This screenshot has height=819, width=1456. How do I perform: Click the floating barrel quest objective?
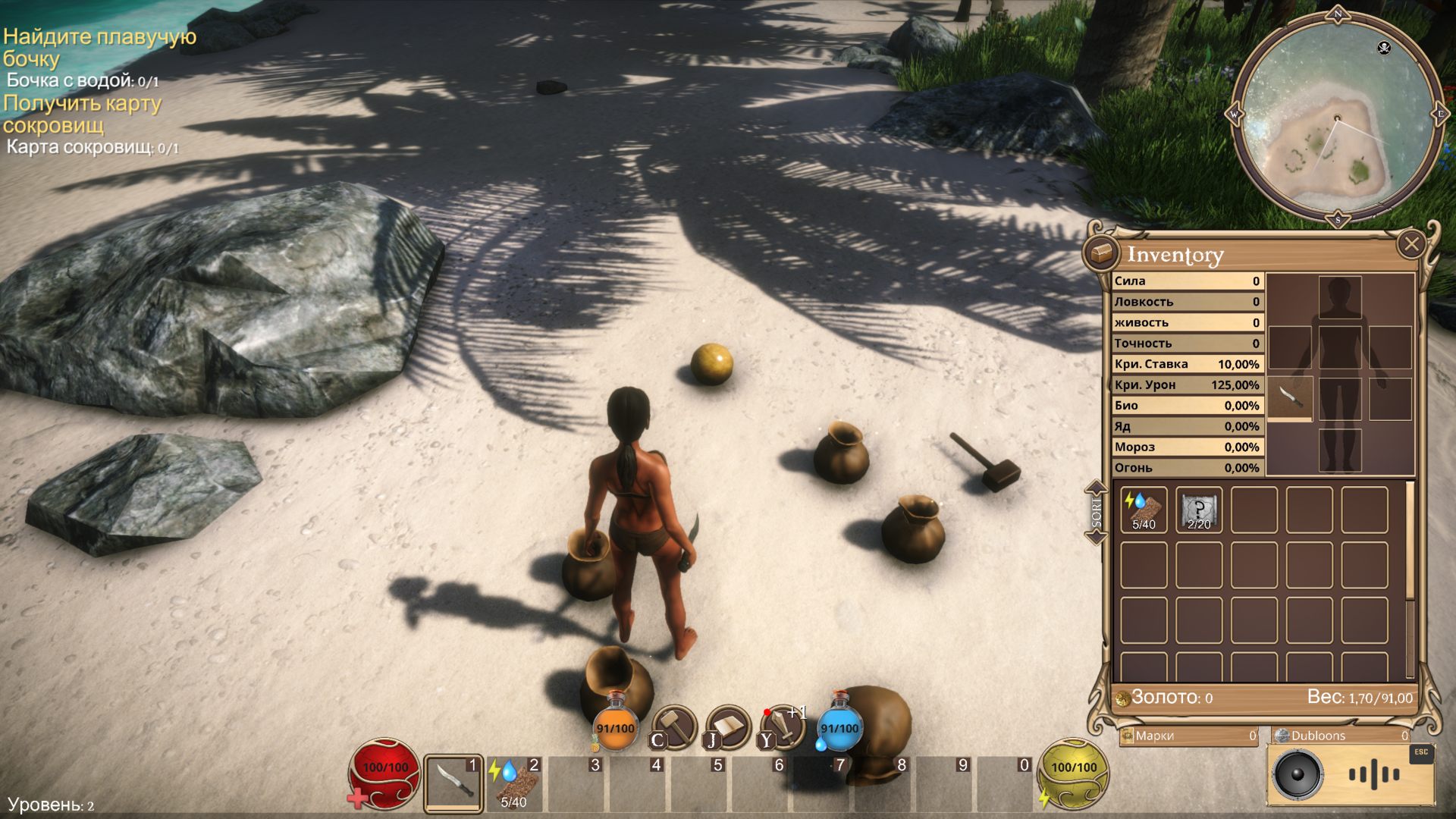(x=99, y=47)
